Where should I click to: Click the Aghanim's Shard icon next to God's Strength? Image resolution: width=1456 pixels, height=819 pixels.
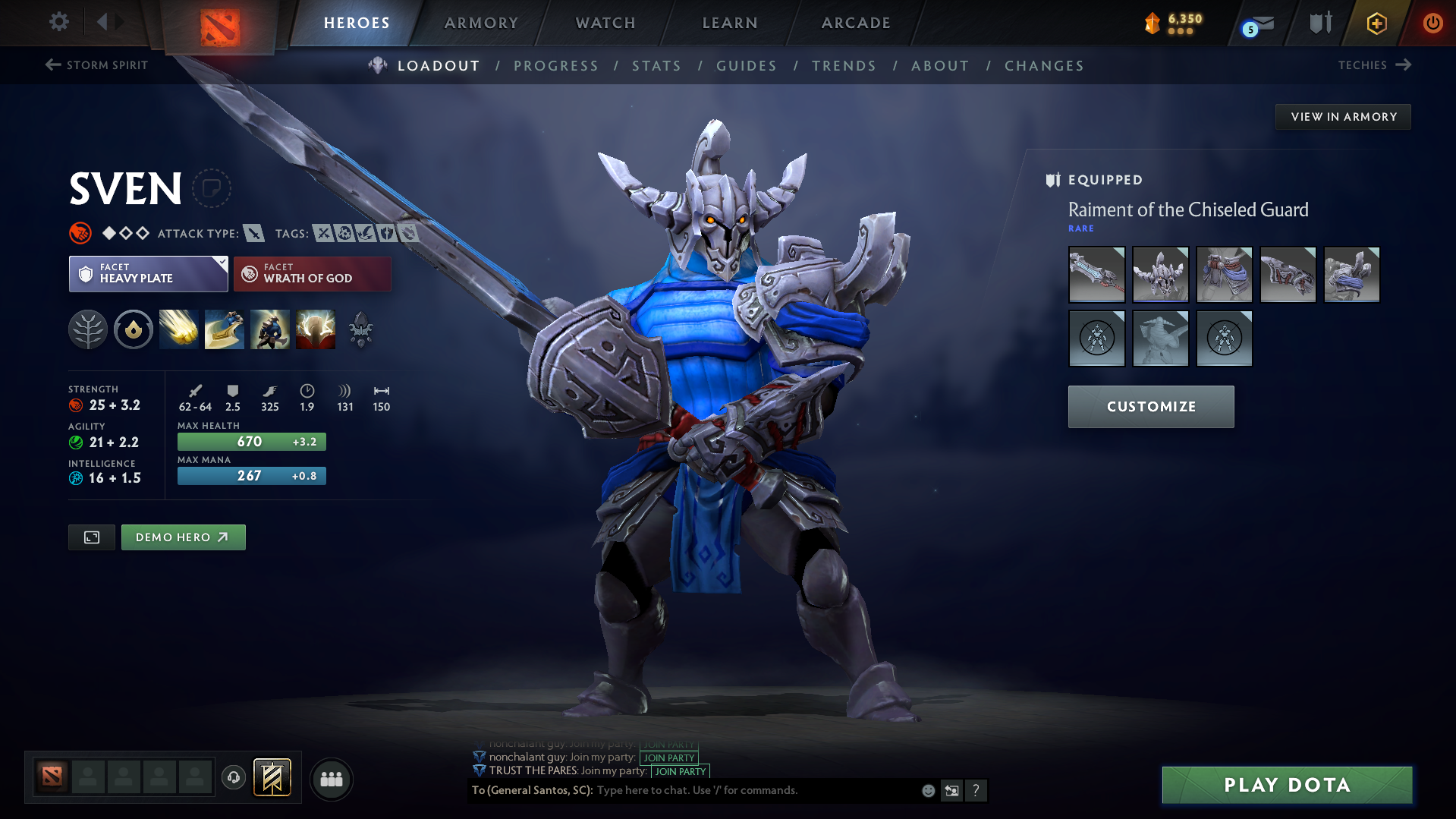360,329
